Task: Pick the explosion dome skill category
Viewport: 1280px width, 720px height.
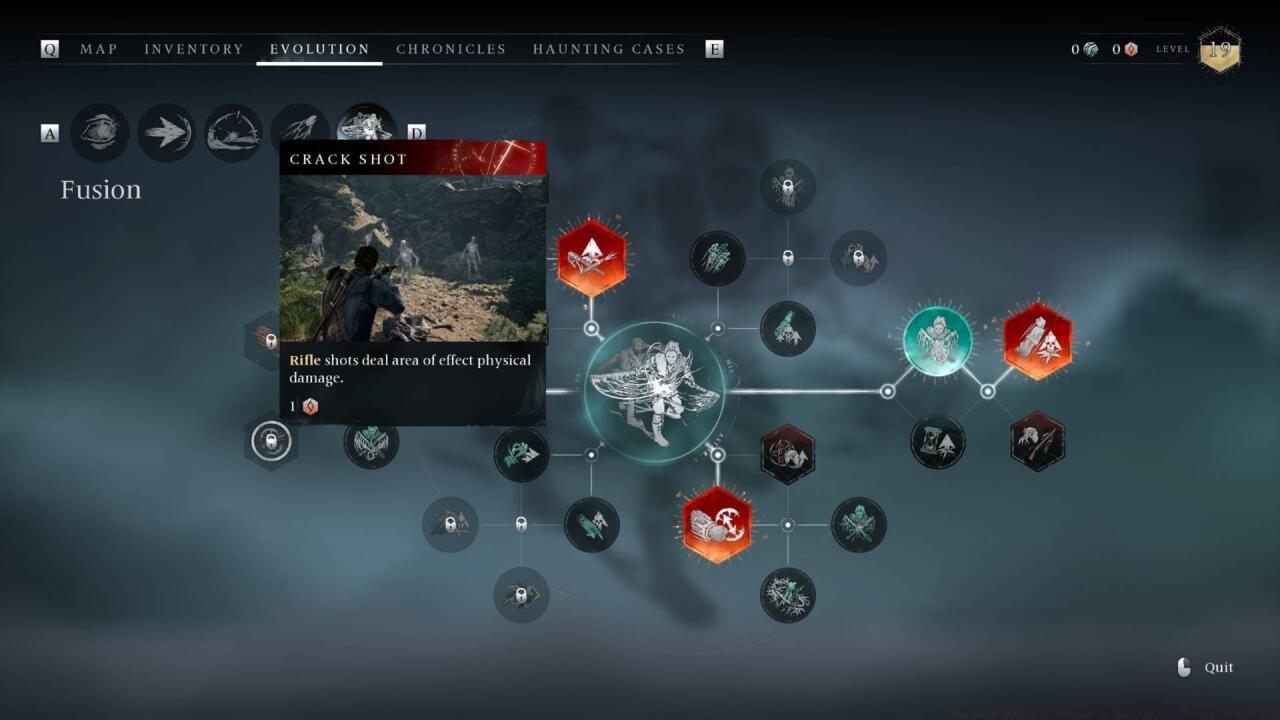Action: point(233,133)
